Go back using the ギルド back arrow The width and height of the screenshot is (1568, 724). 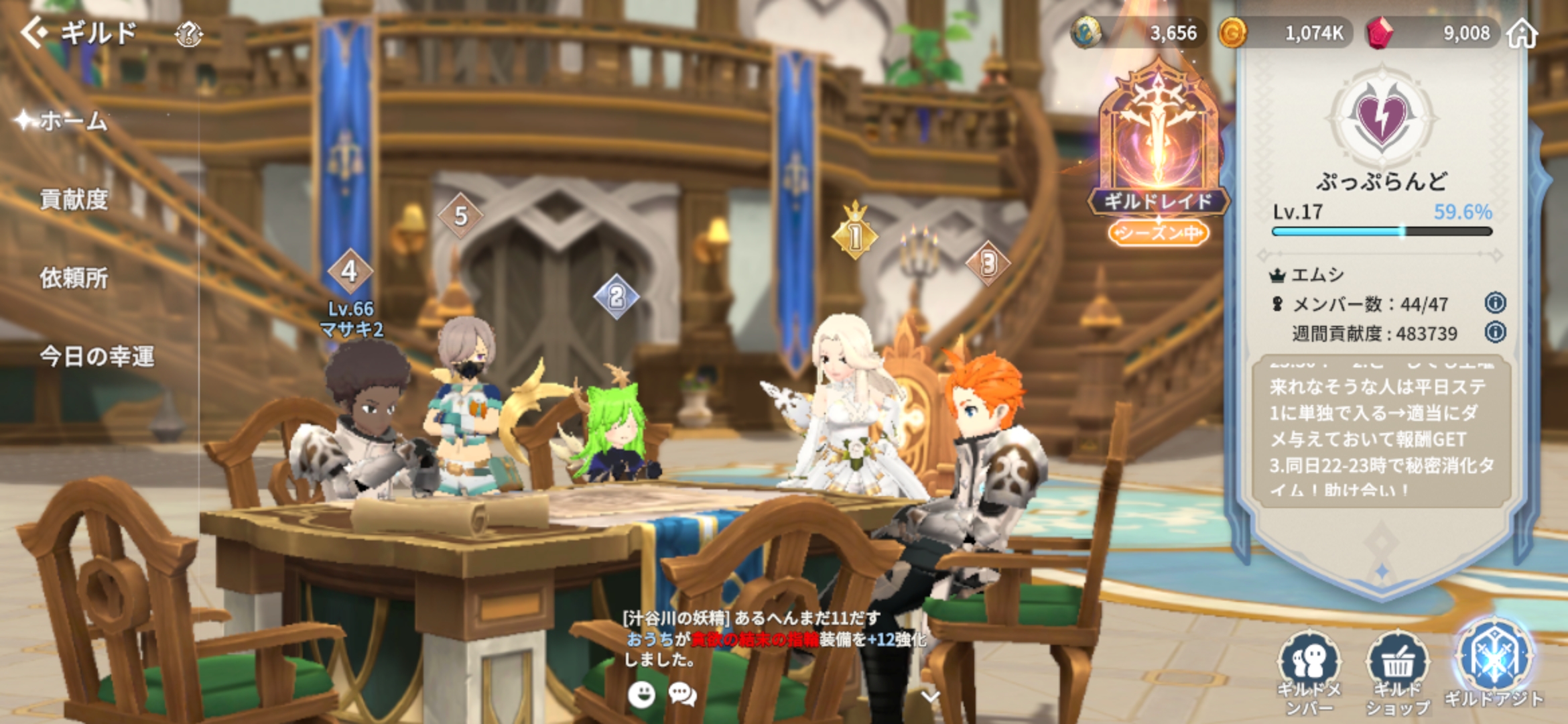coord(35,32)
